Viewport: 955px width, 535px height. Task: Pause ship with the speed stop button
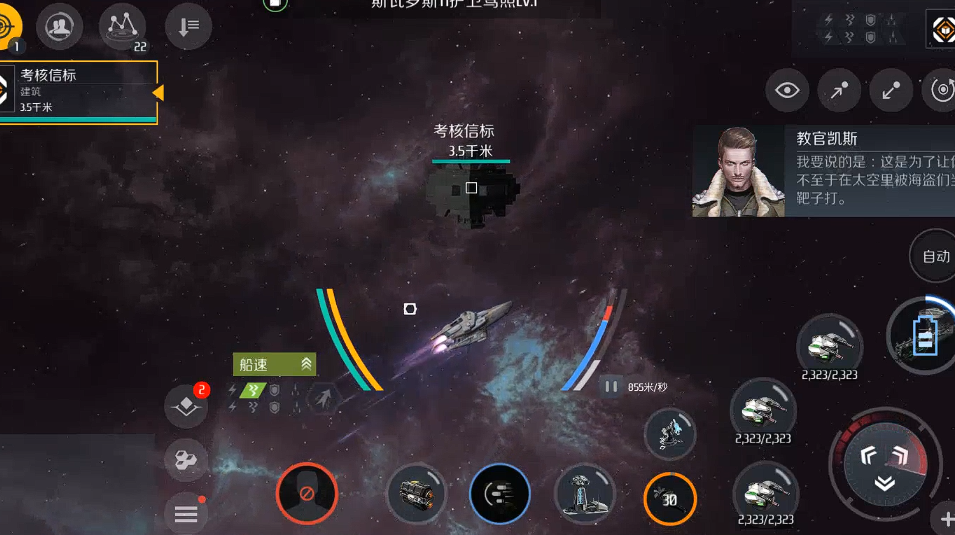[610, 386]
